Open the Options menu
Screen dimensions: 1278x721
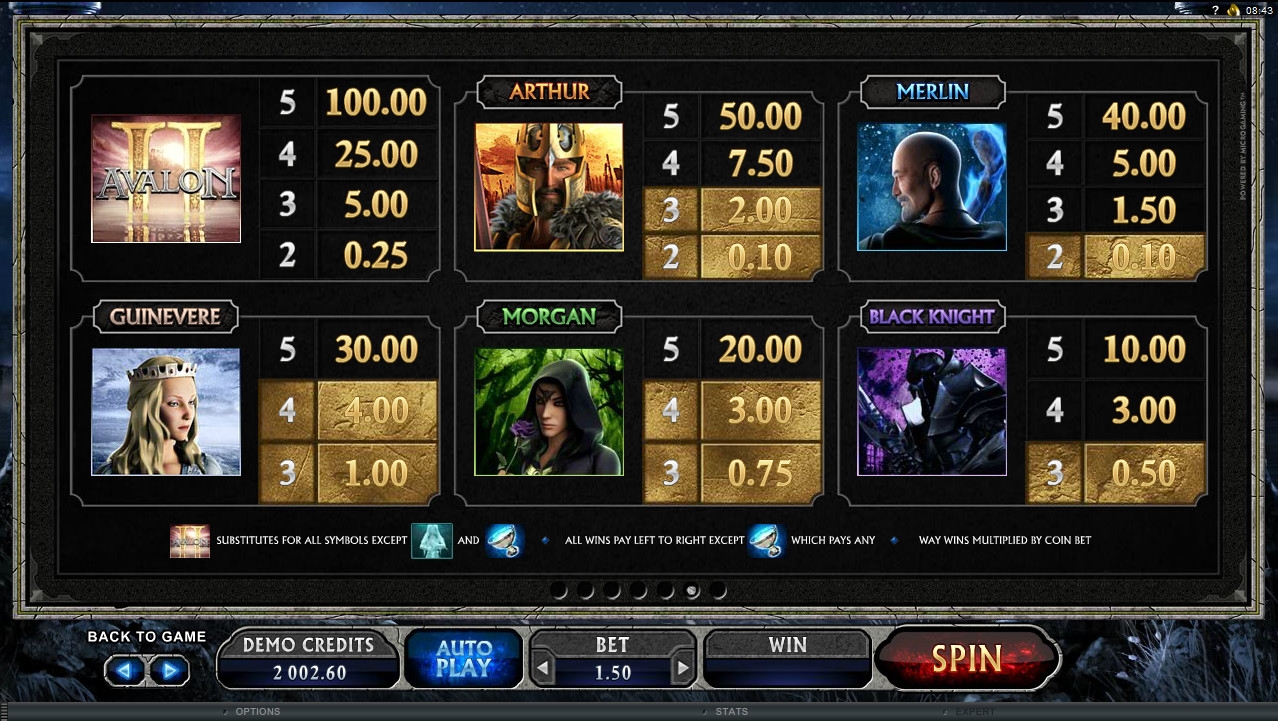(257, 712)
